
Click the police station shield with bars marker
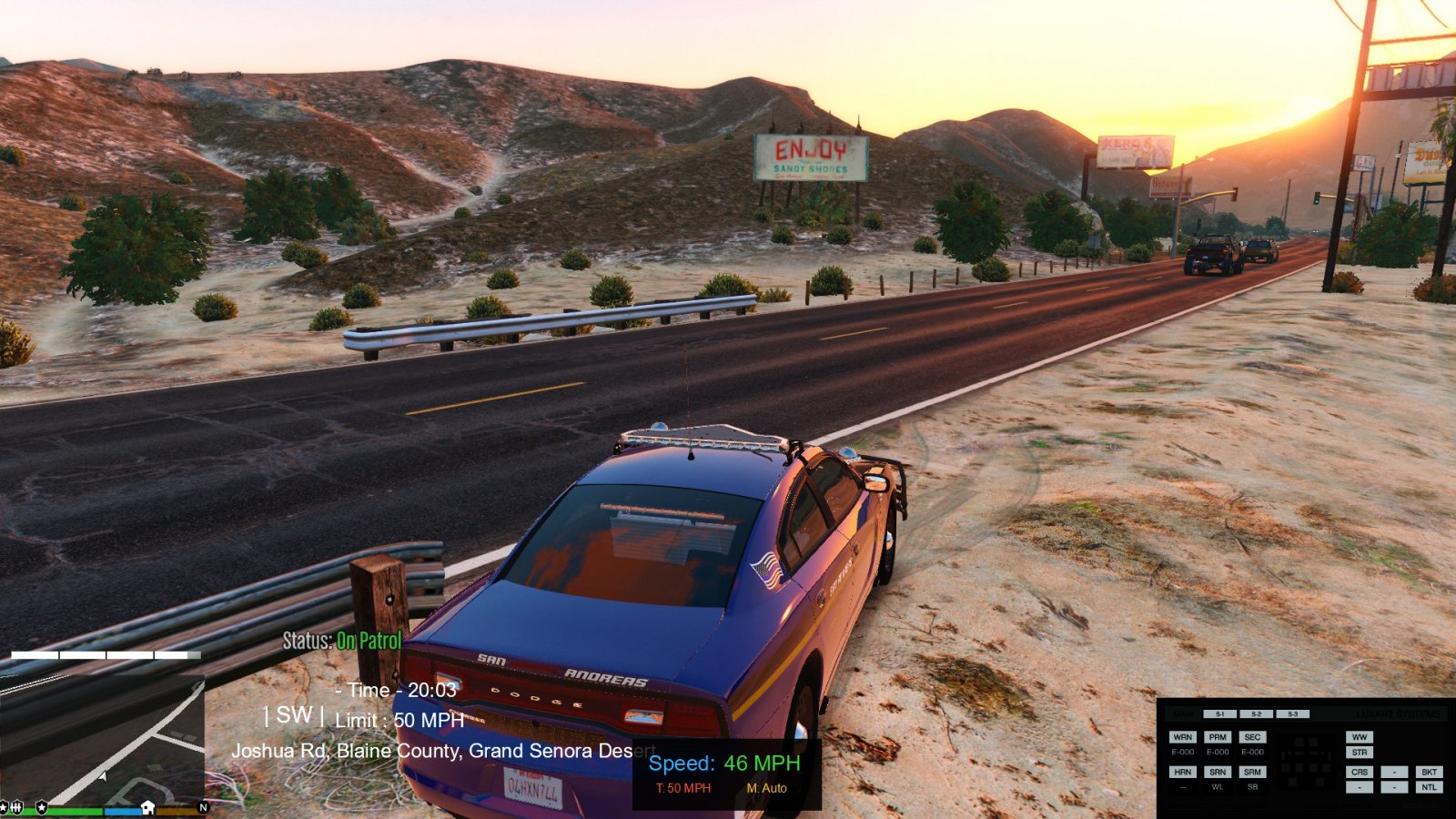coord(16,807)
